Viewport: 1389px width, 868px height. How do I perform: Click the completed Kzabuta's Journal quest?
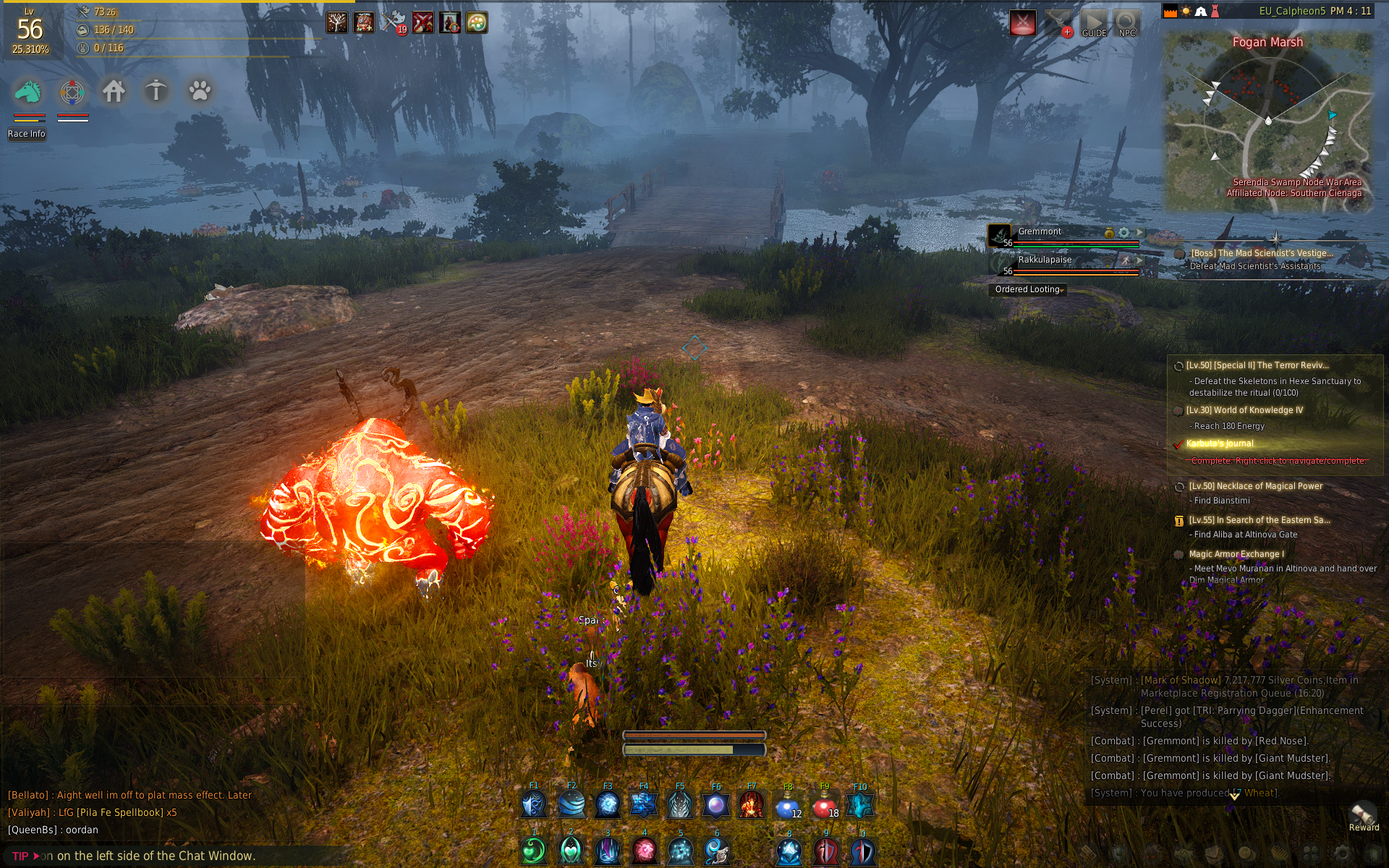pos(1220,443)
